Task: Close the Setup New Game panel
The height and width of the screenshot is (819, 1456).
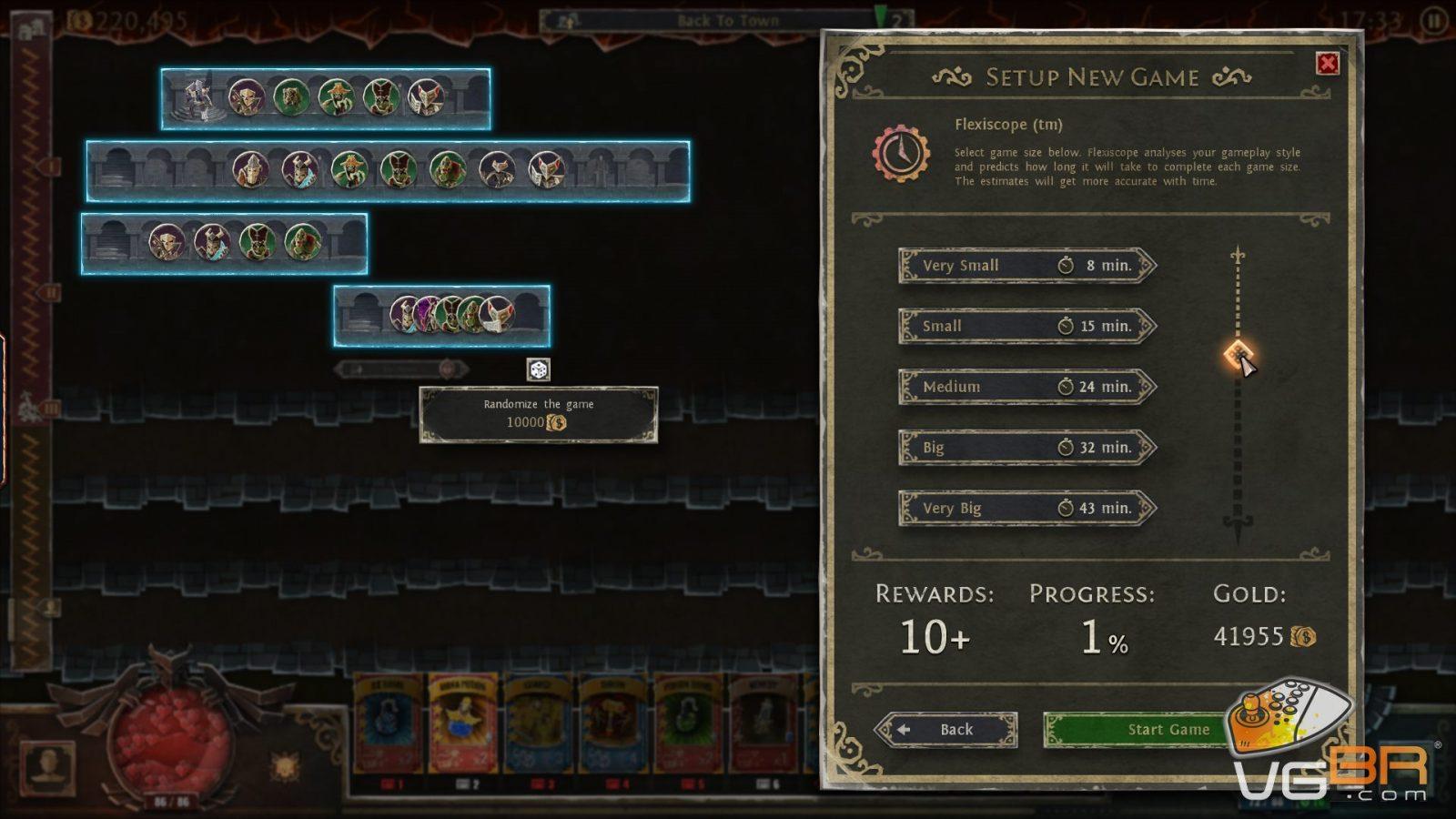Action: [1328, 64]
